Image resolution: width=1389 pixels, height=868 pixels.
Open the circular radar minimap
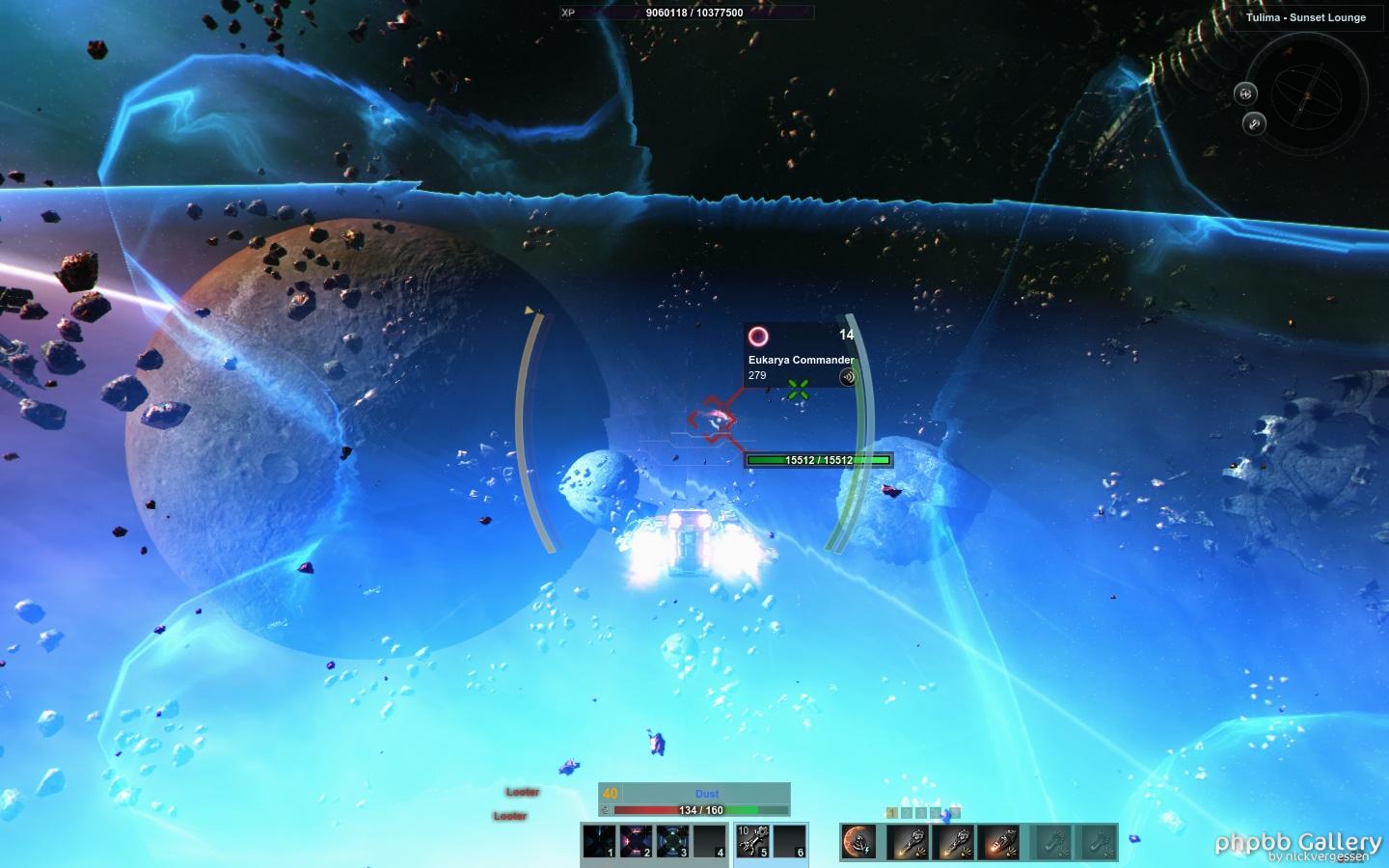[1307, 95]
